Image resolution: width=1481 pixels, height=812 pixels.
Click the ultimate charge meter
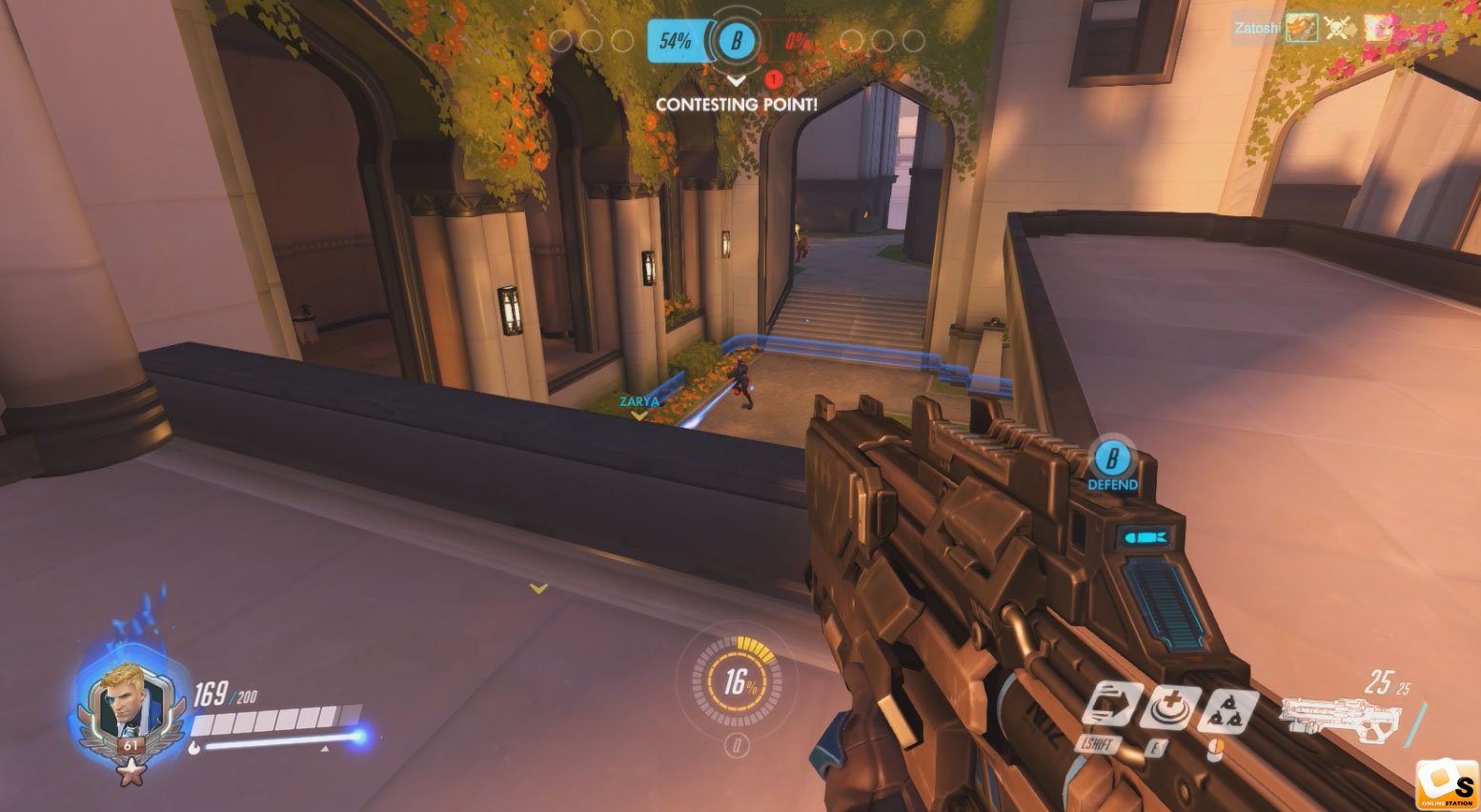tap(736, 681)
